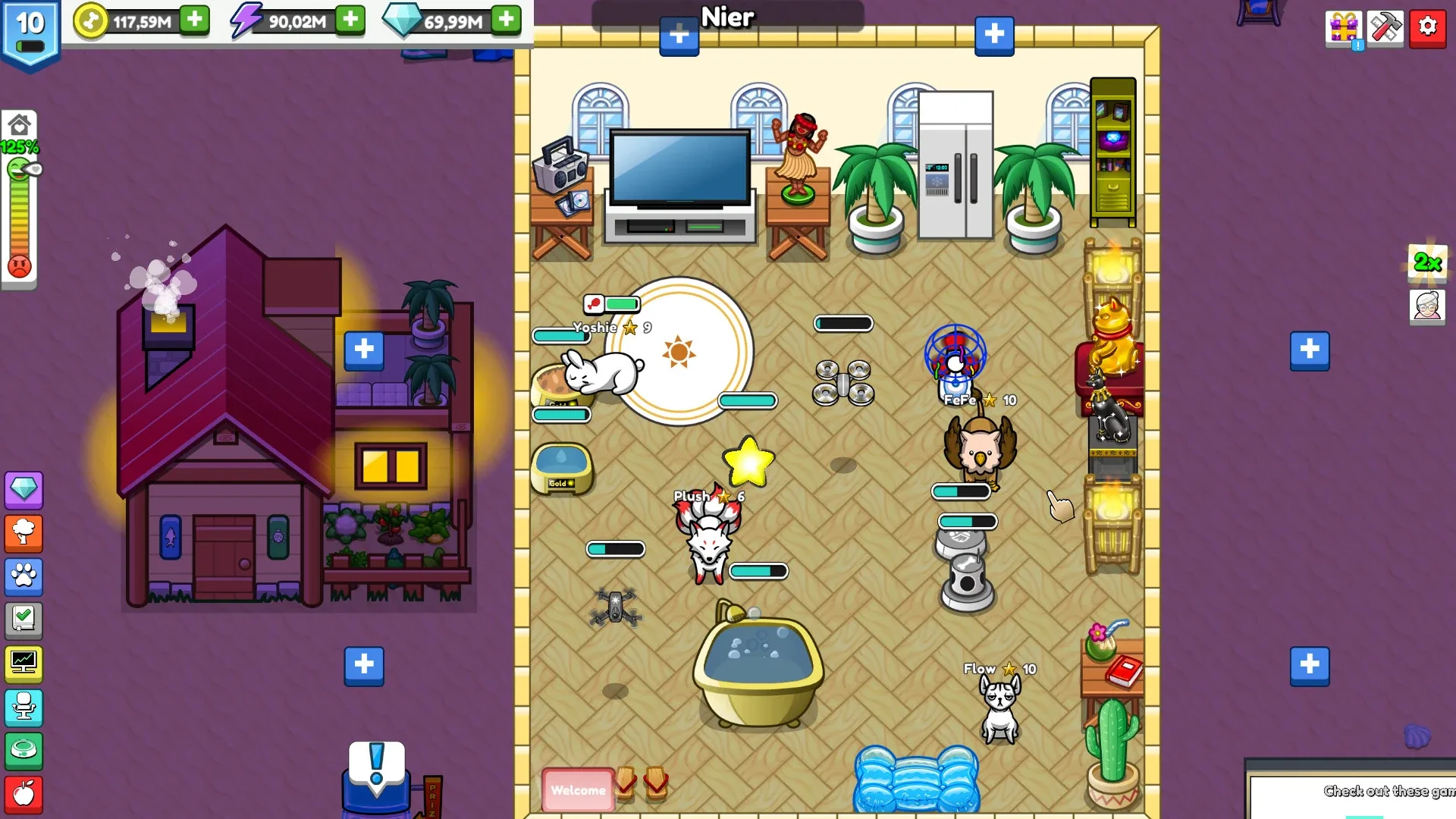Click the Nier room name banner

726,17
